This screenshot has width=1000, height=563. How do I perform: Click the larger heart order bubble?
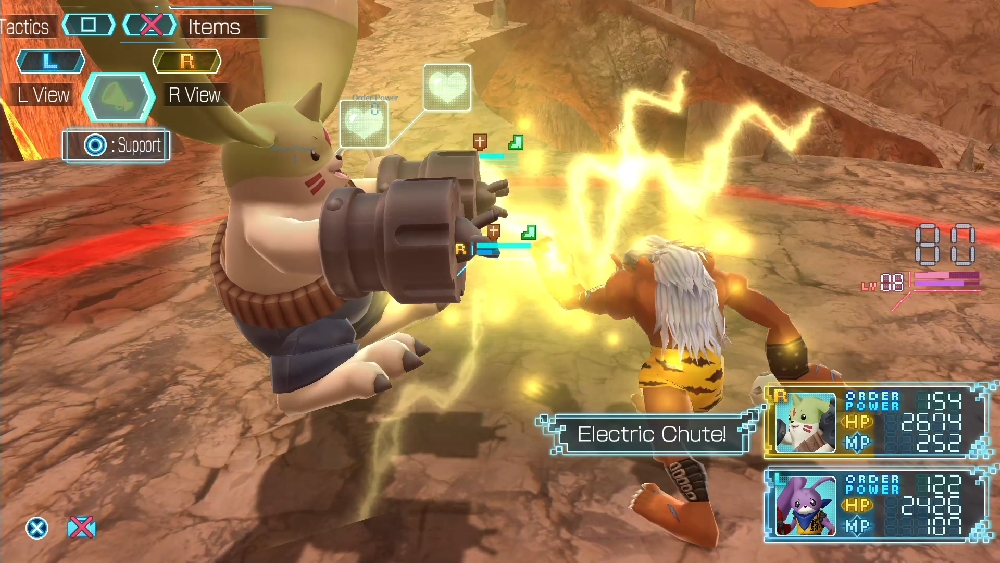coord(447,89)
